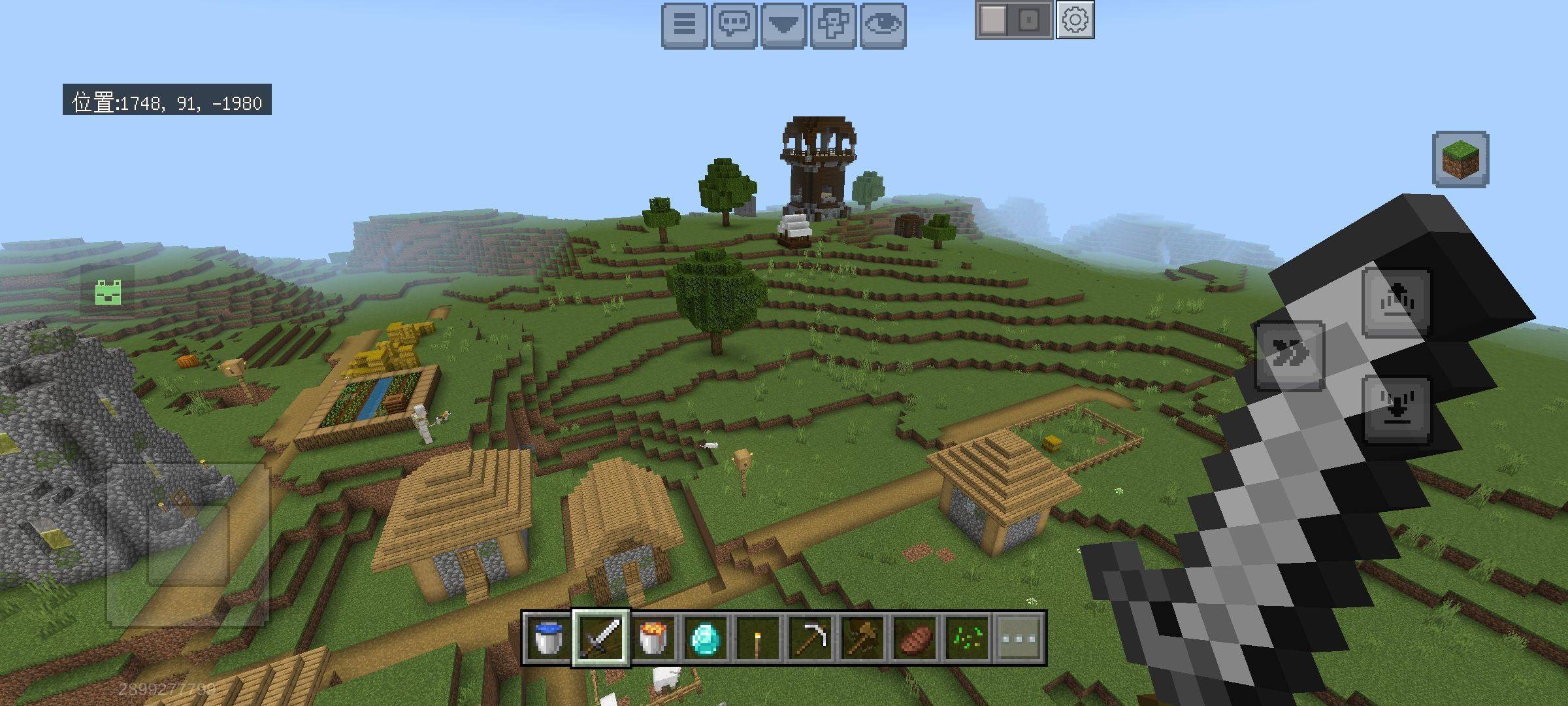Select the diamond hotbar slot
The height and width of the screenshot is (706, 1568).
pyautogui.click(x=706, y=637)
